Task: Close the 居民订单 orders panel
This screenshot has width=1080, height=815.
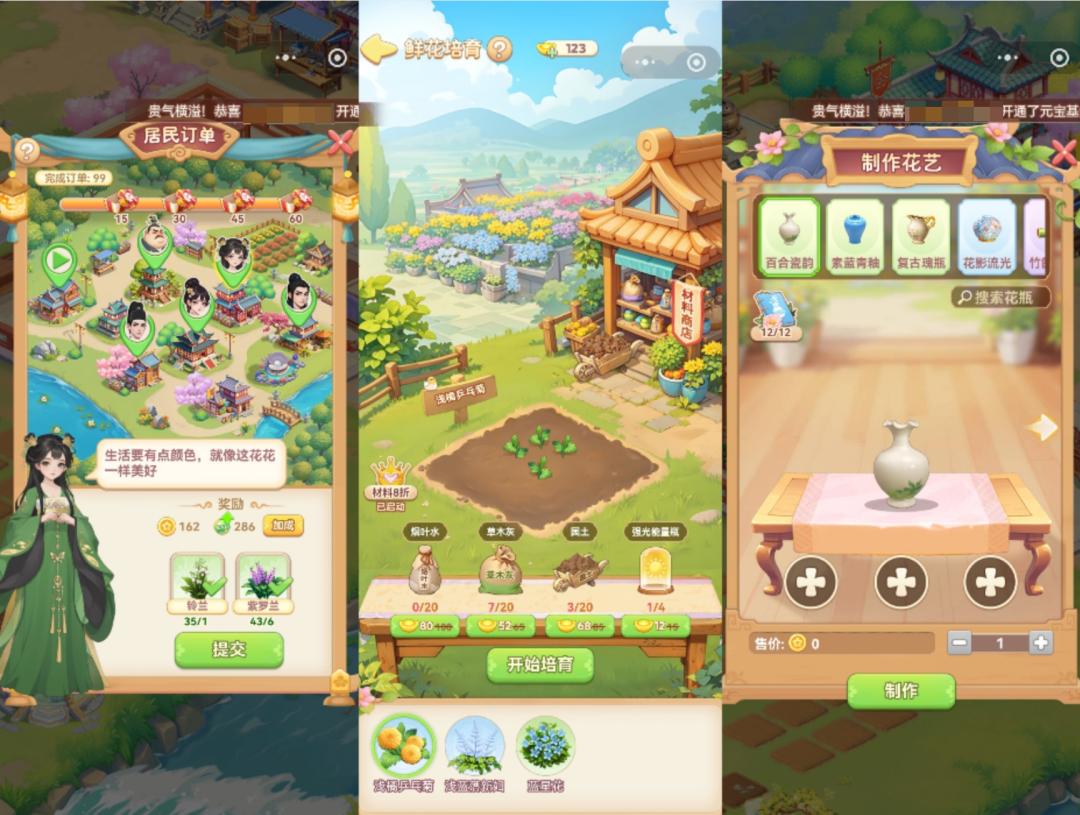Action: [340, 143]
